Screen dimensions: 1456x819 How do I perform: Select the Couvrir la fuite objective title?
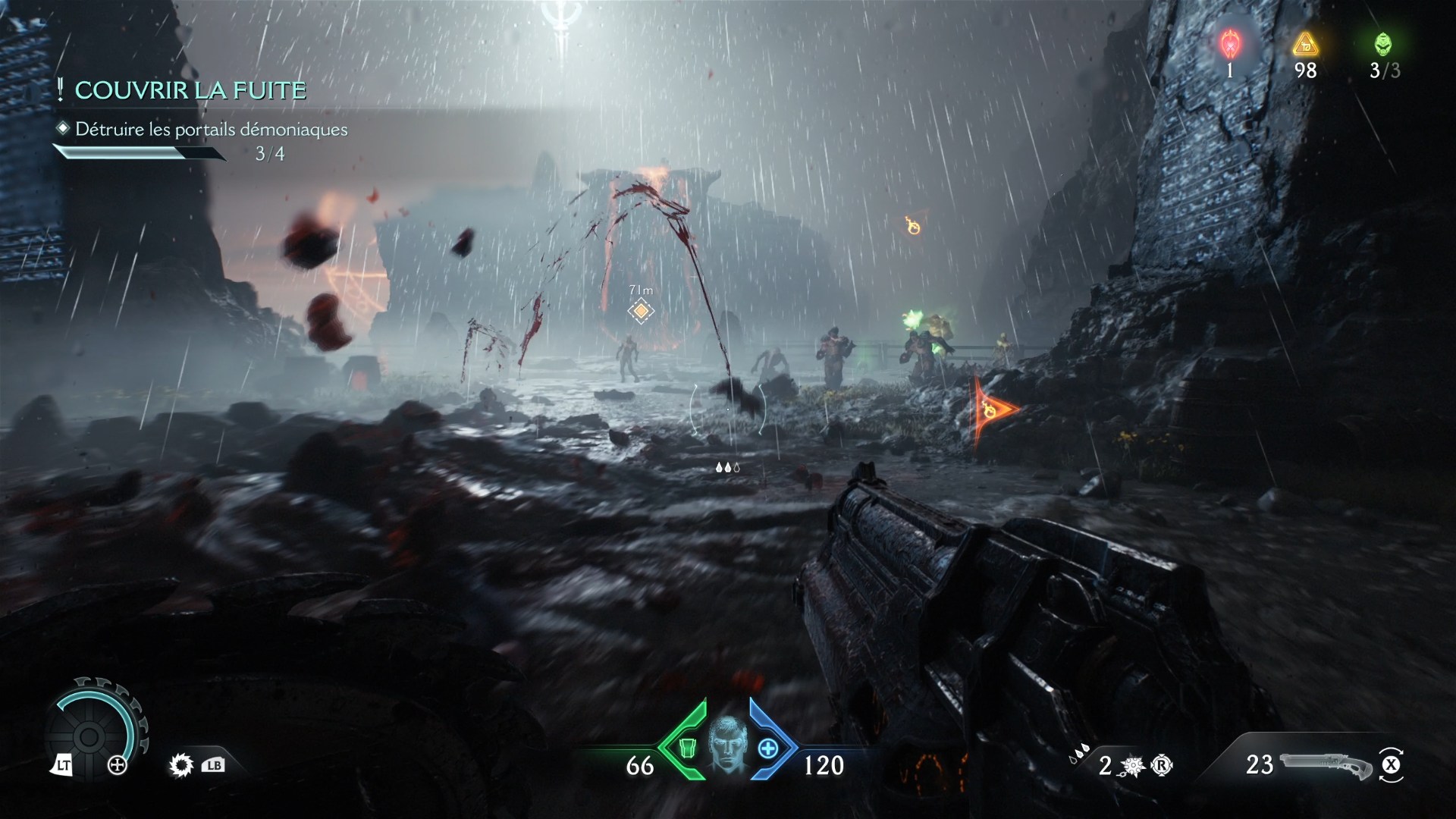tap(190, 90)
